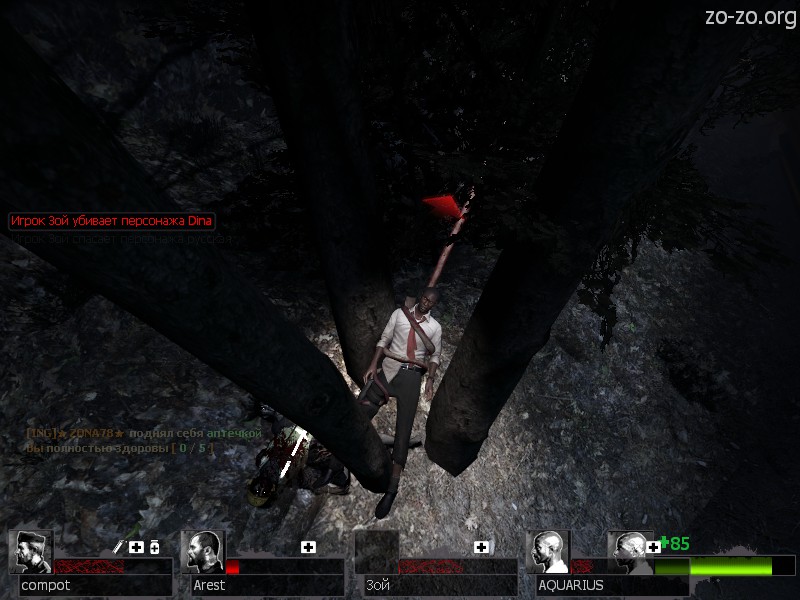Select compot's survivor portrait
Image resolution: width=800 pixels, height=600 pixels.
(x=30, y=552)
